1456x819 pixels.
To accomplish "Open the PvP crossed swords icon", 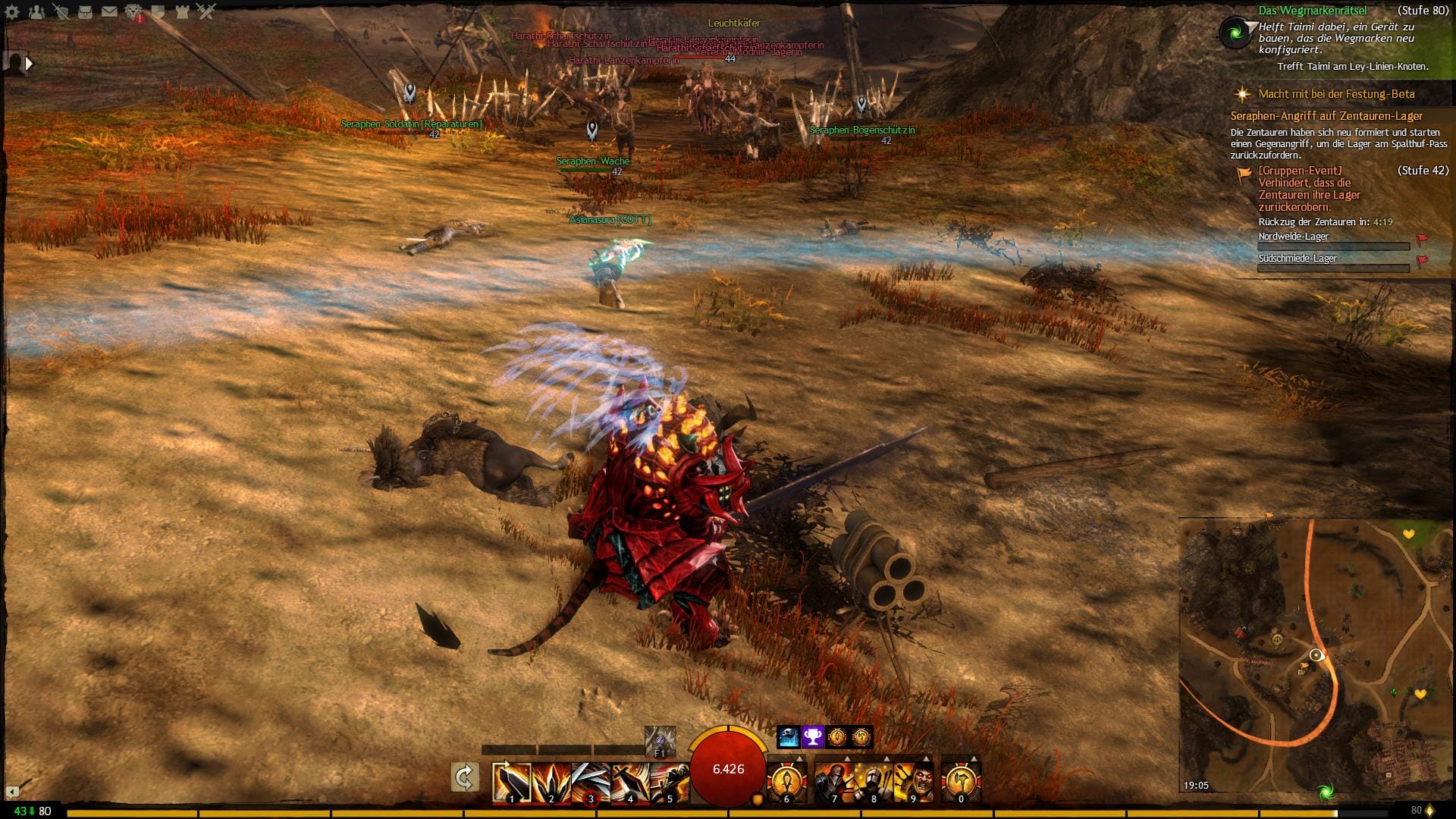I will click(x=206, y=11).
